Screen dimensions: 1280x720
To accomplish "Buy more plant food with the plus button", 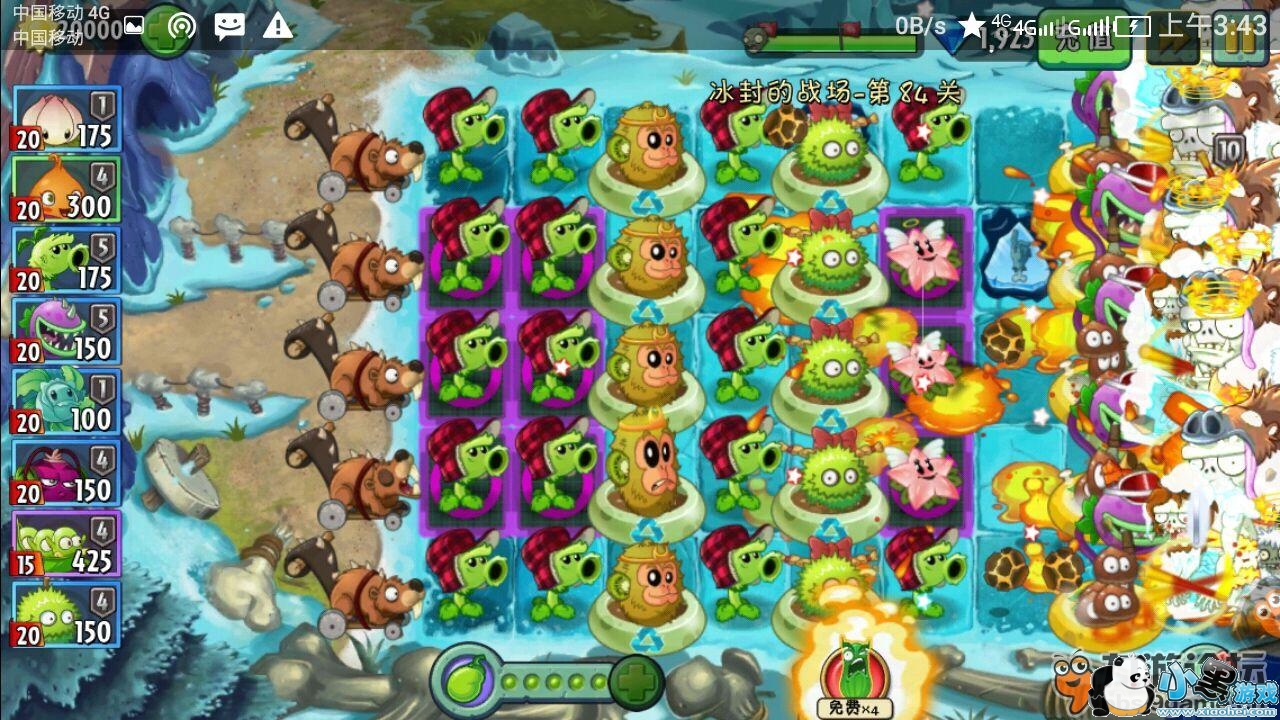I will point(635,682).
